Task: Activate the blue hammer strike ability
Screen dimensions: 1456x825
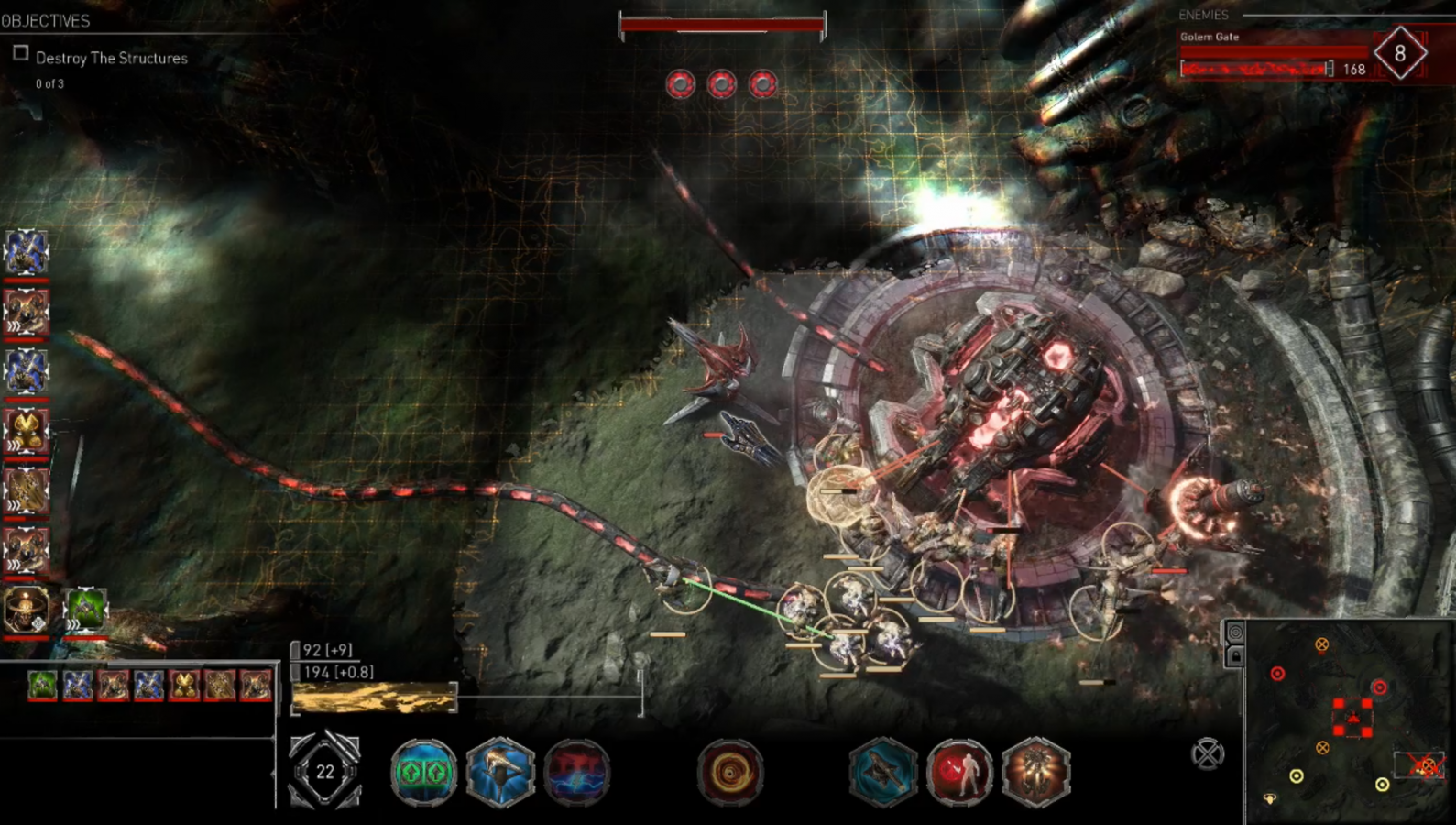Action: [500, 772]
